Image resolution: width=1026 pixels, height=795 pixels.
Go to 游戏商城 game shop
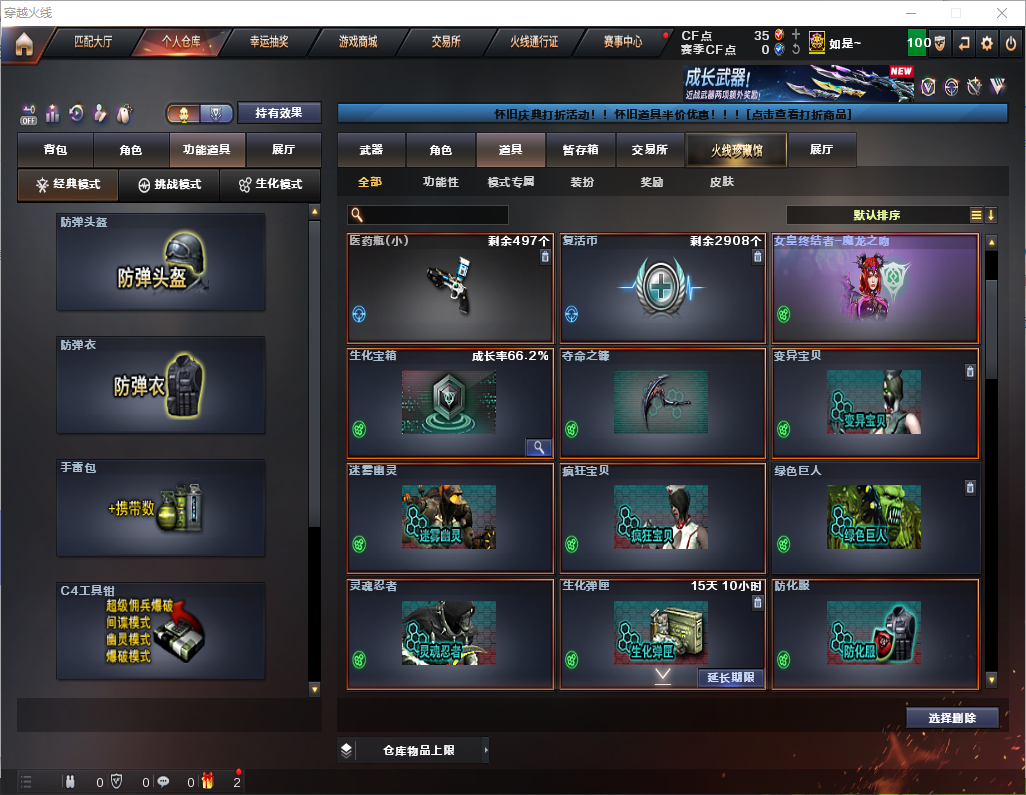tap(357, 42)
